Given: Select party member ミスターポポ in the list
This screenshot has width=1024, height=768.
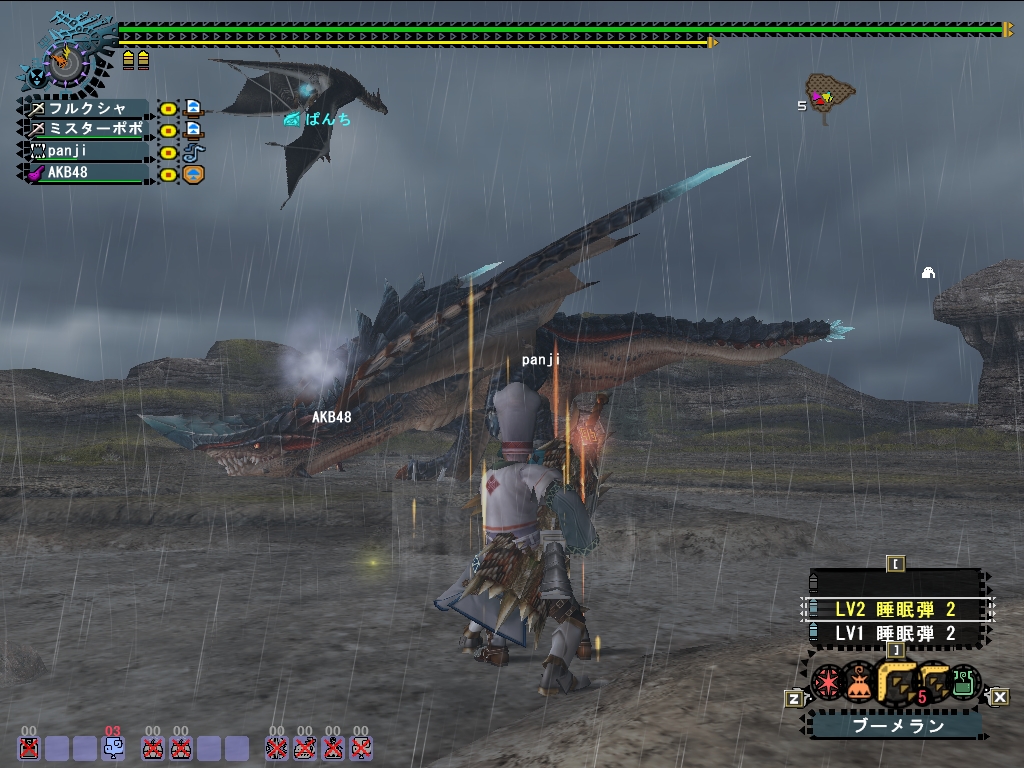Looking at the screenshot, I should [90, 130].
